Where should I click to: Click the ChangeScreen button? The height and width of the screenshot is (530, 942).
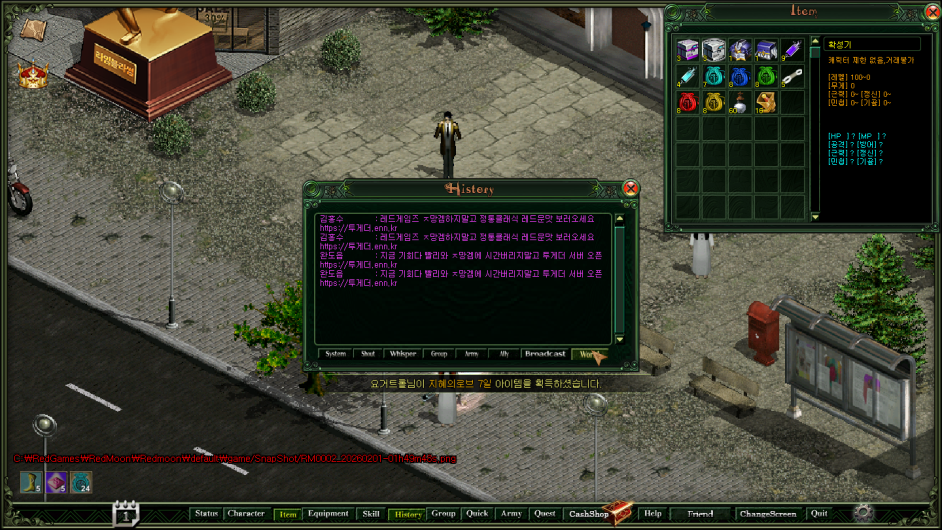[767, 514]
